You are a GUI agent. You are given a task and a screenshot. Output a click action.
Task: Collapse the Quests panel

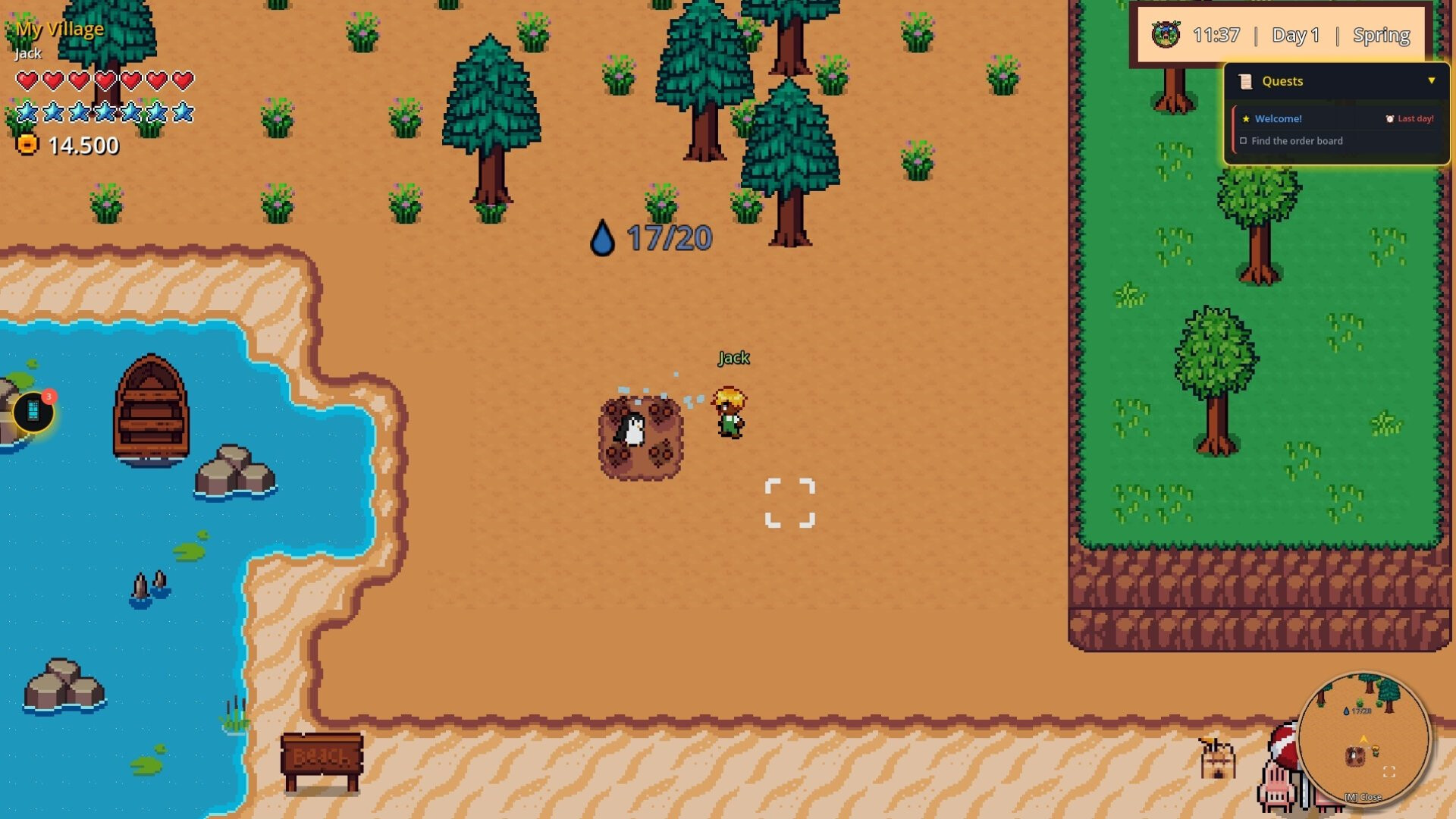pos(1432,80)
